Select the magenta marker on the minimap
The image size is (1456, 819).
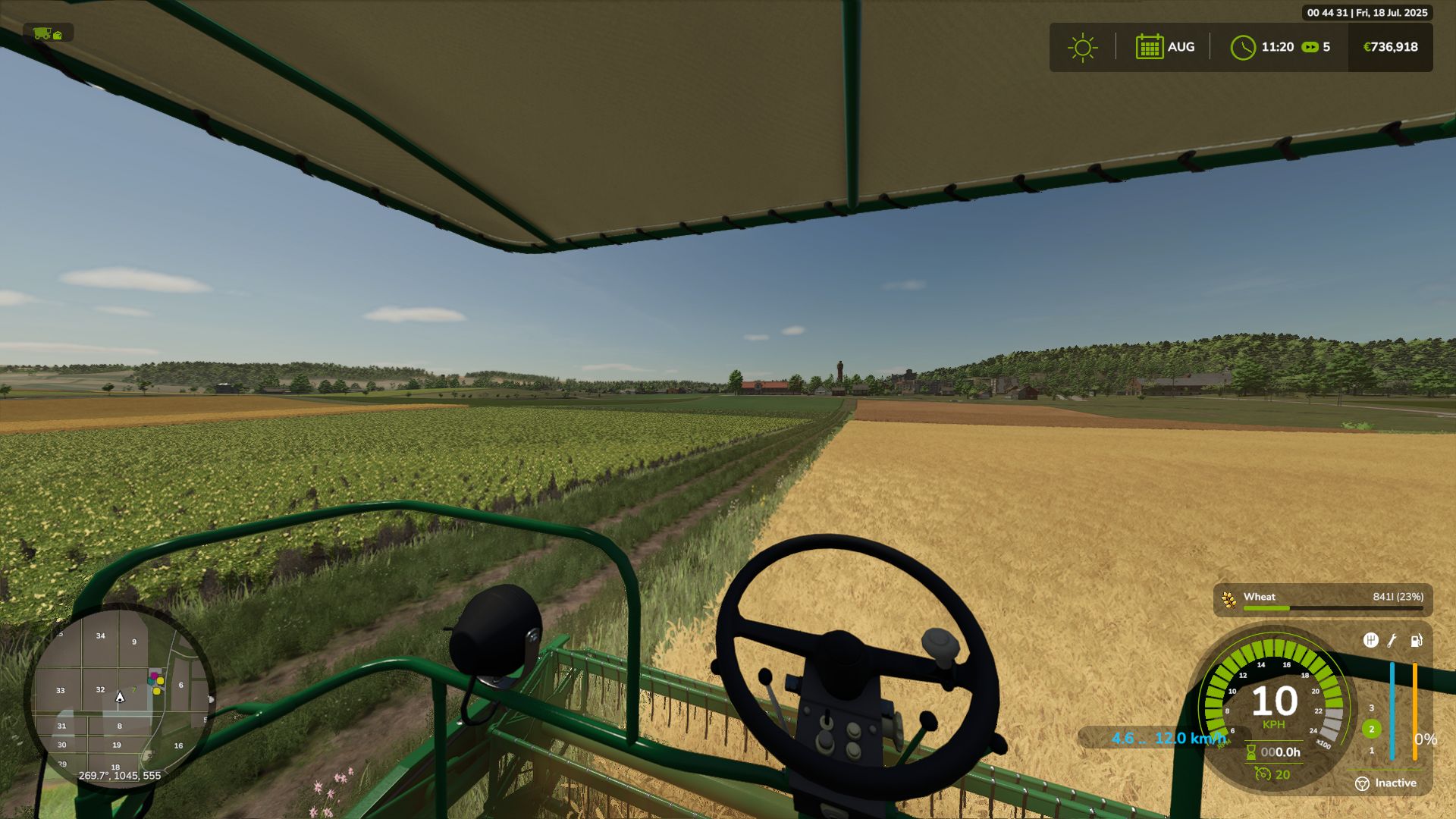click(154, 675)
